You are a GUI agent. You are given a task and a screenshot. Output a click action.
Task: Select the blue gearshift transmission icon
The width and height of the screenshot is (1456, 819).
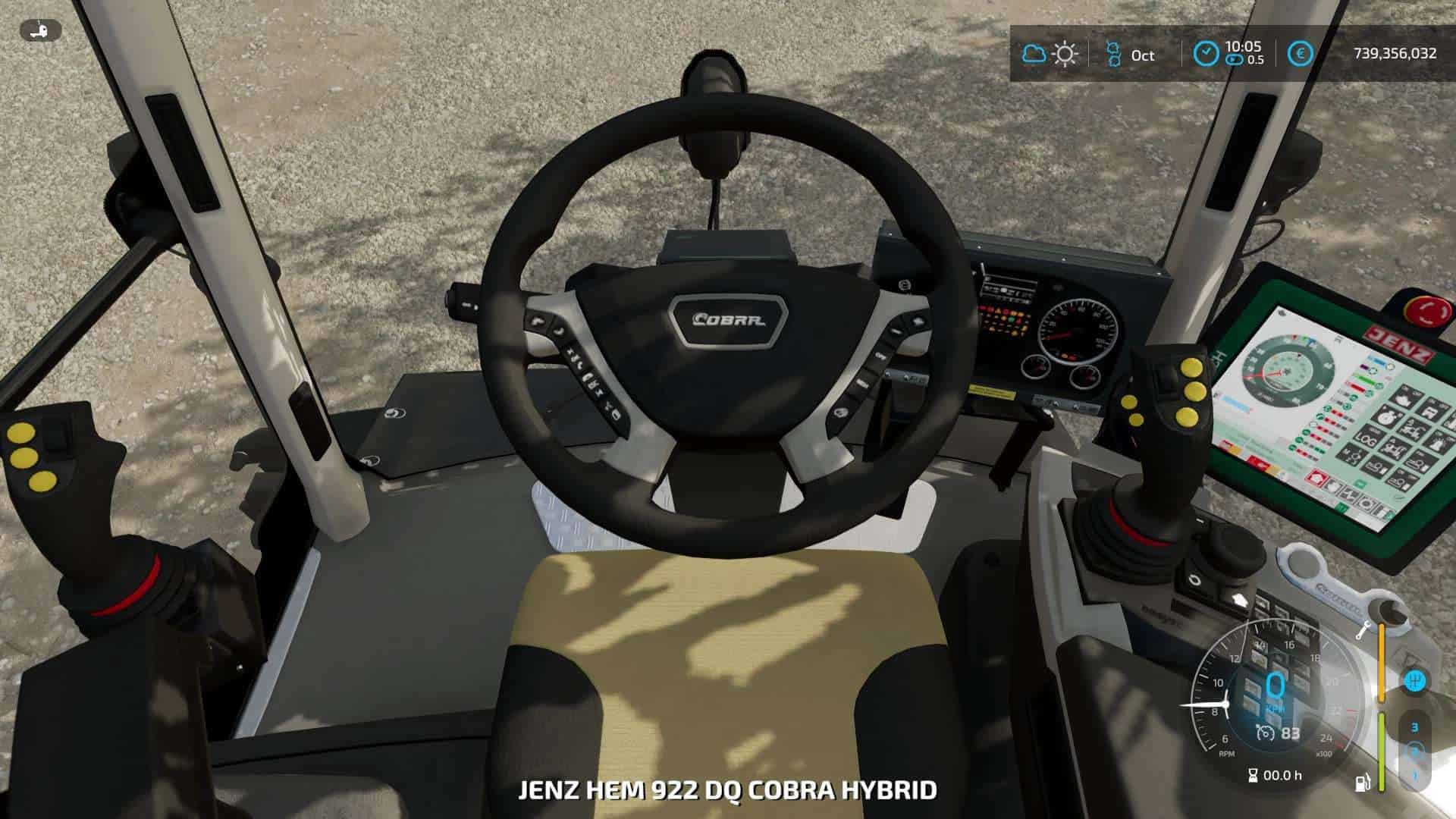click(x=1416, y=679)
